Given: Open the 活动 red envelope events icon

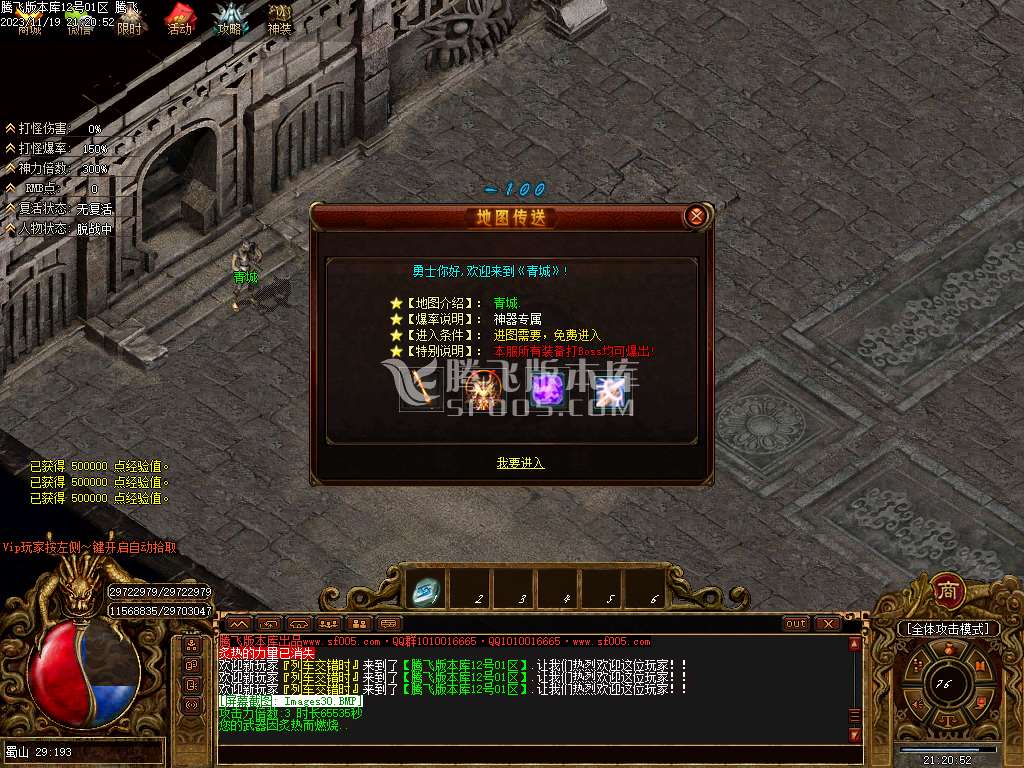Looking at the screenshot, I should pos(179,20).
